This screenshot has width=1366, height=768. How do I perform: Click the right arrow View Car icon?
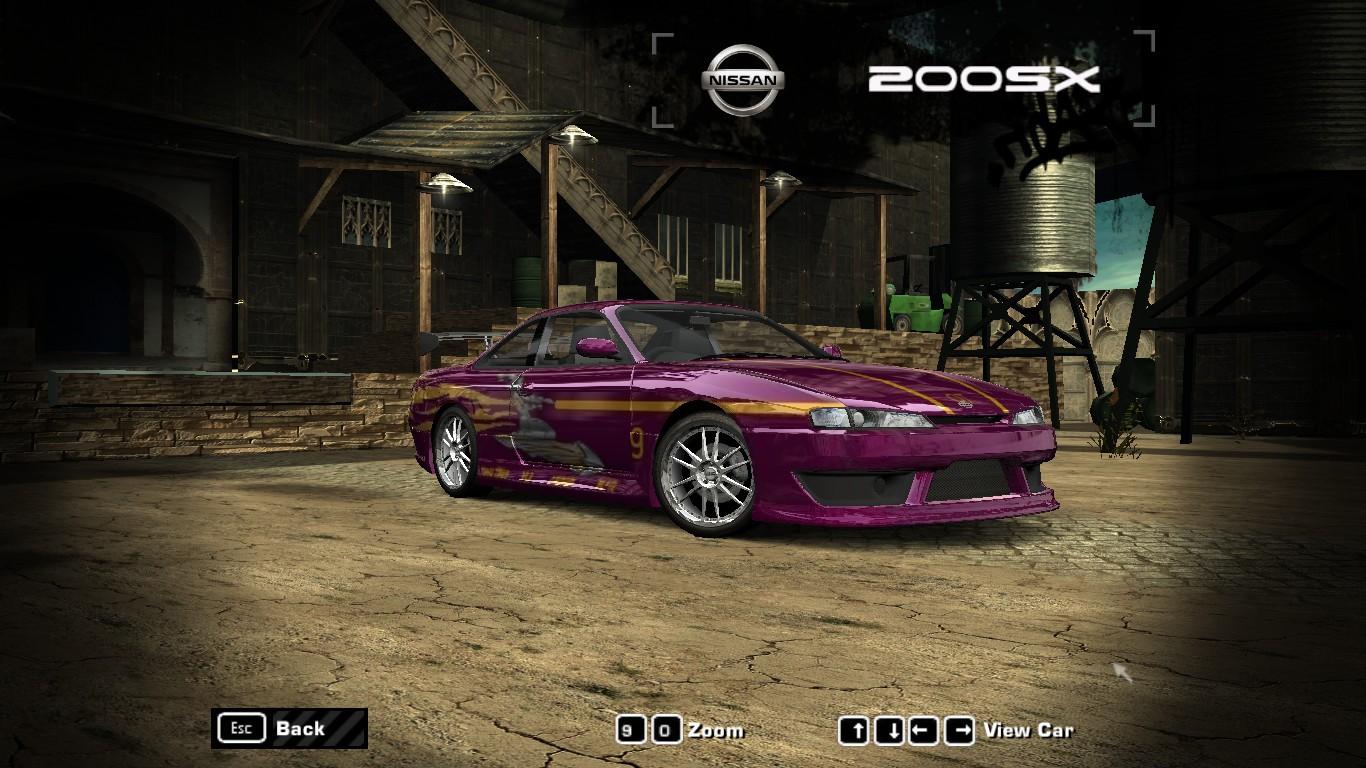coord(959,730)
